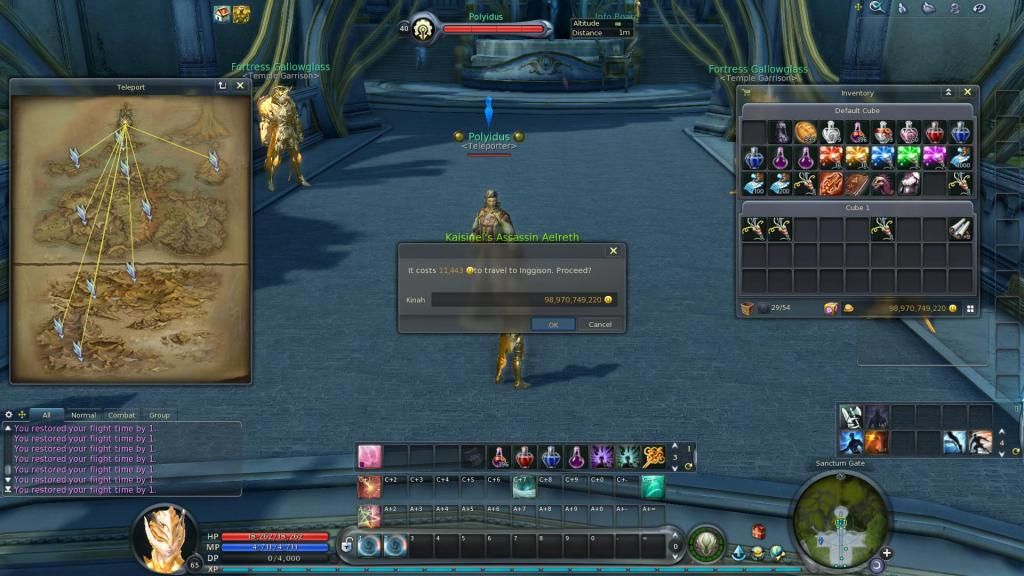Cancel the teleport to Inggison
1024x576 pixels.
(x=600, y=324)
